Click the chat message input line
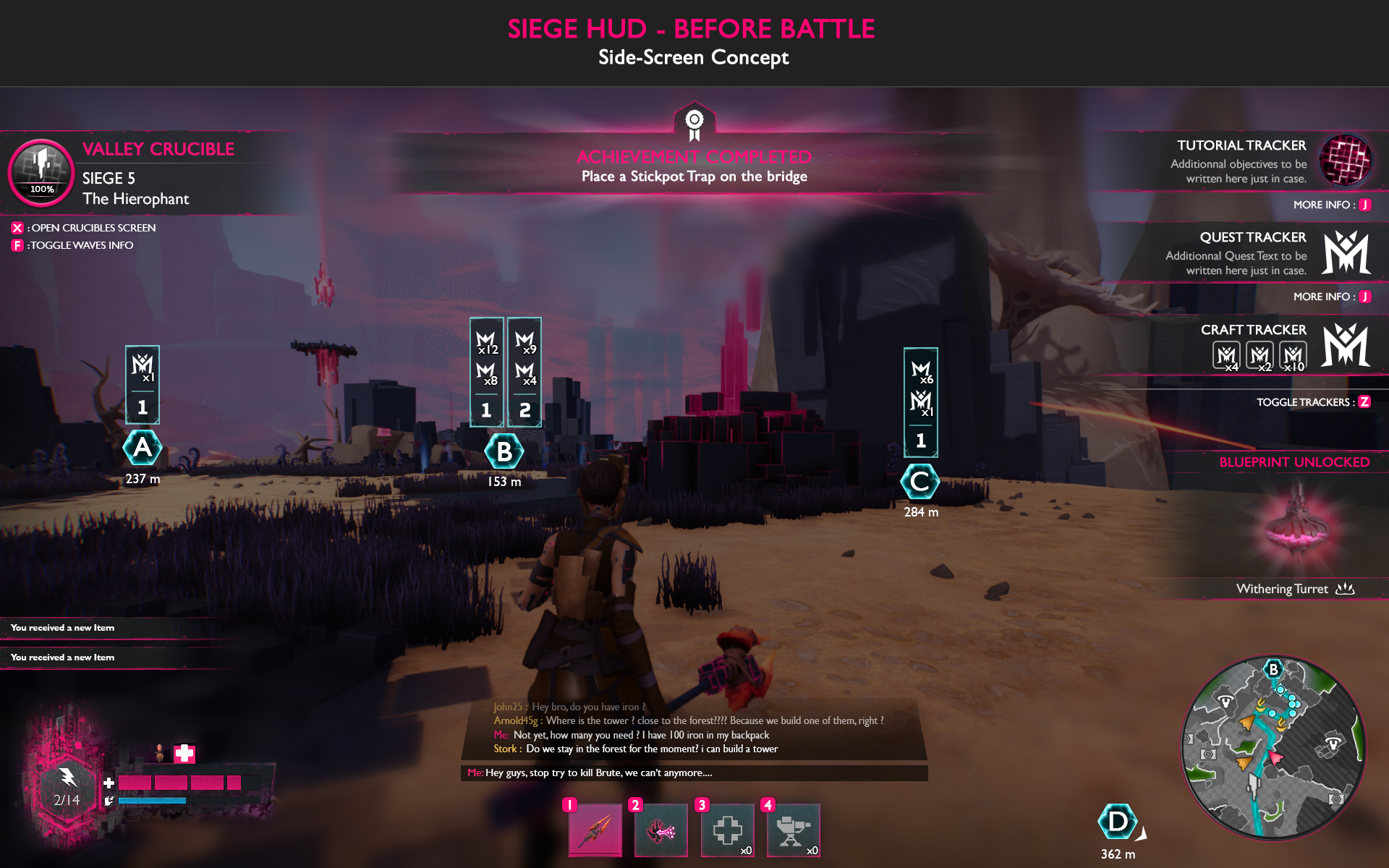The width and height of the screenshot is (1389, 868). pyautogui.click(x=694, y=773)
